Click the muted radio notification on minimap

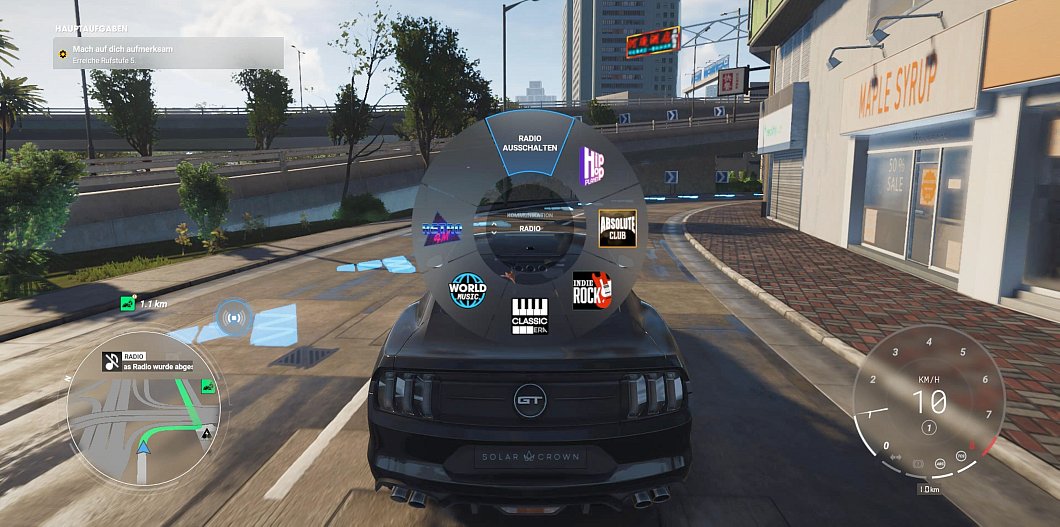[x=155, y=361]
